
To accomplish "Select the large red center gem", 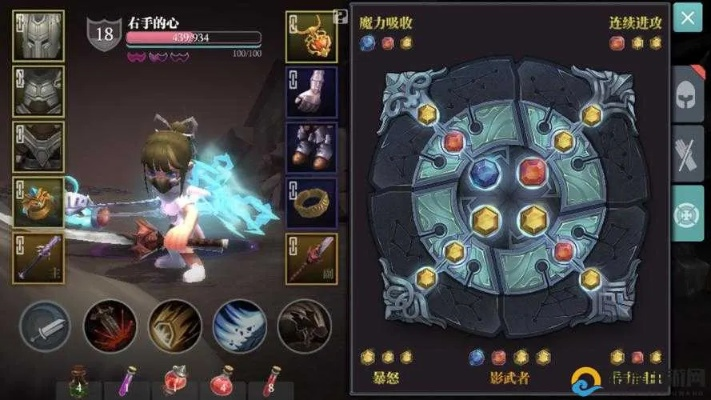I will (x=531, y=172).
